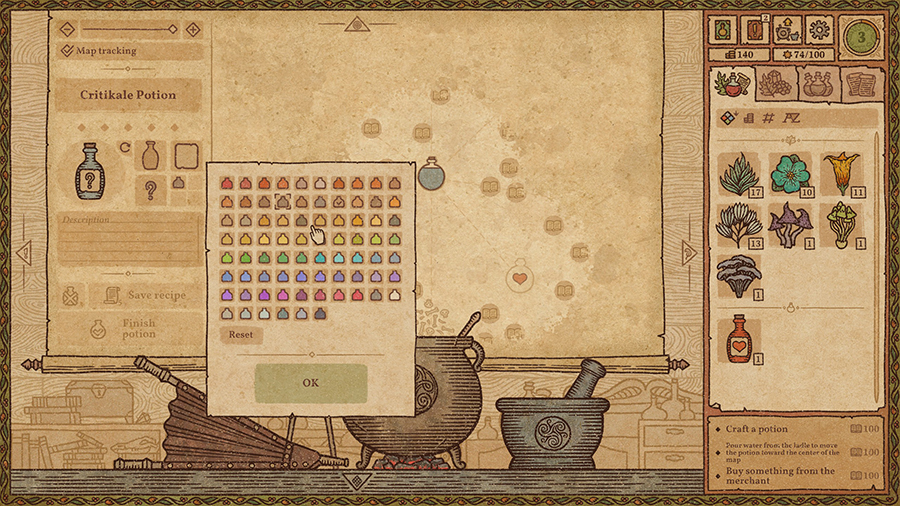Screen dimensions: 900x506
Task: Toggle the Map tracking checkbox
Action: [67, 50]
